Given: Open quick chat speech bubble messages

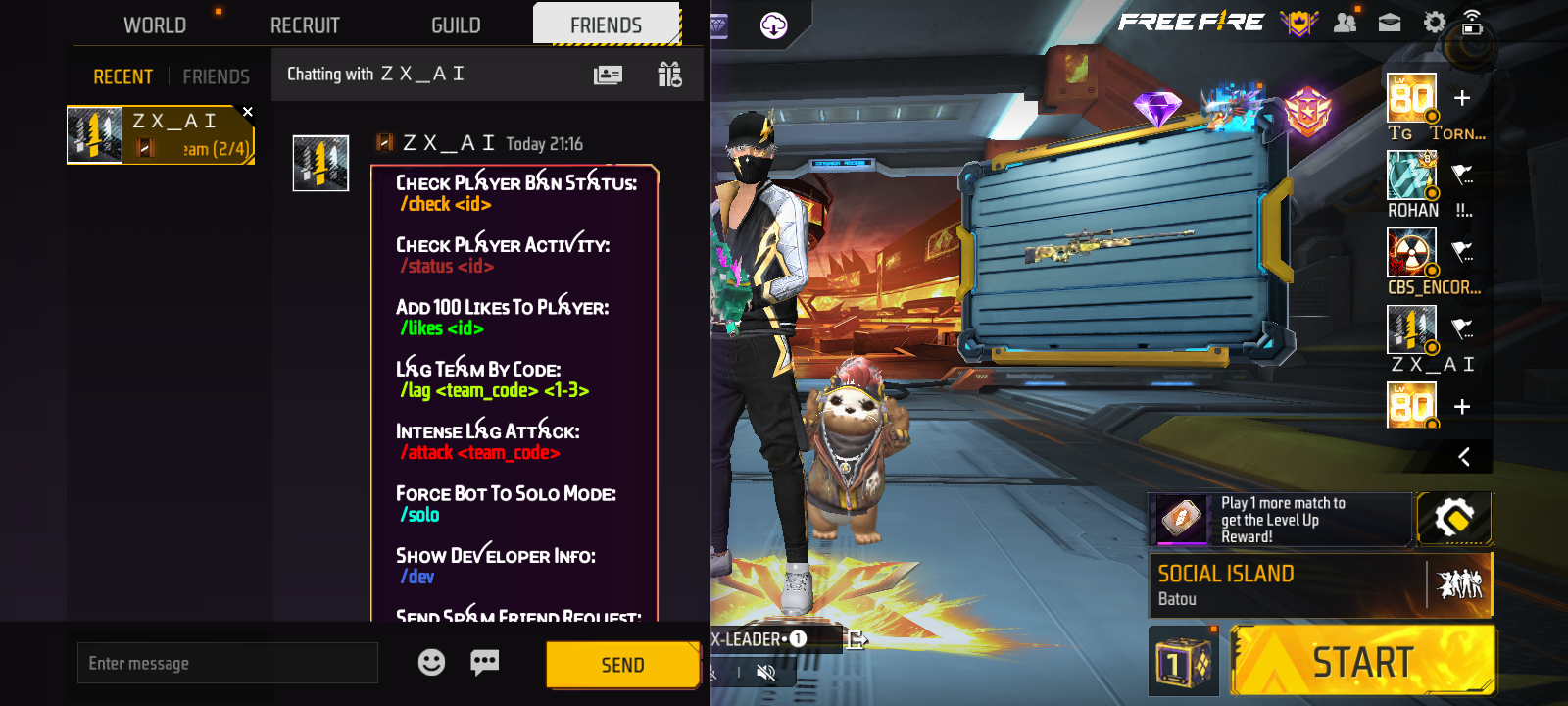Looking at the screenshot, I should pos(484,663).
